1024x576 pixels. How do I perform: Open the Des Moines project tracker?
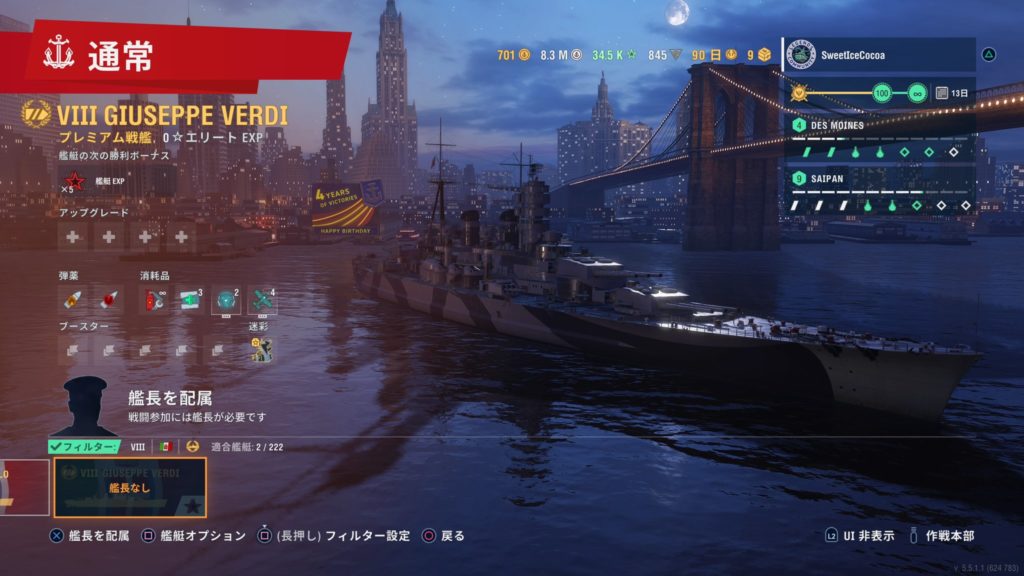(x=880, y=139)
